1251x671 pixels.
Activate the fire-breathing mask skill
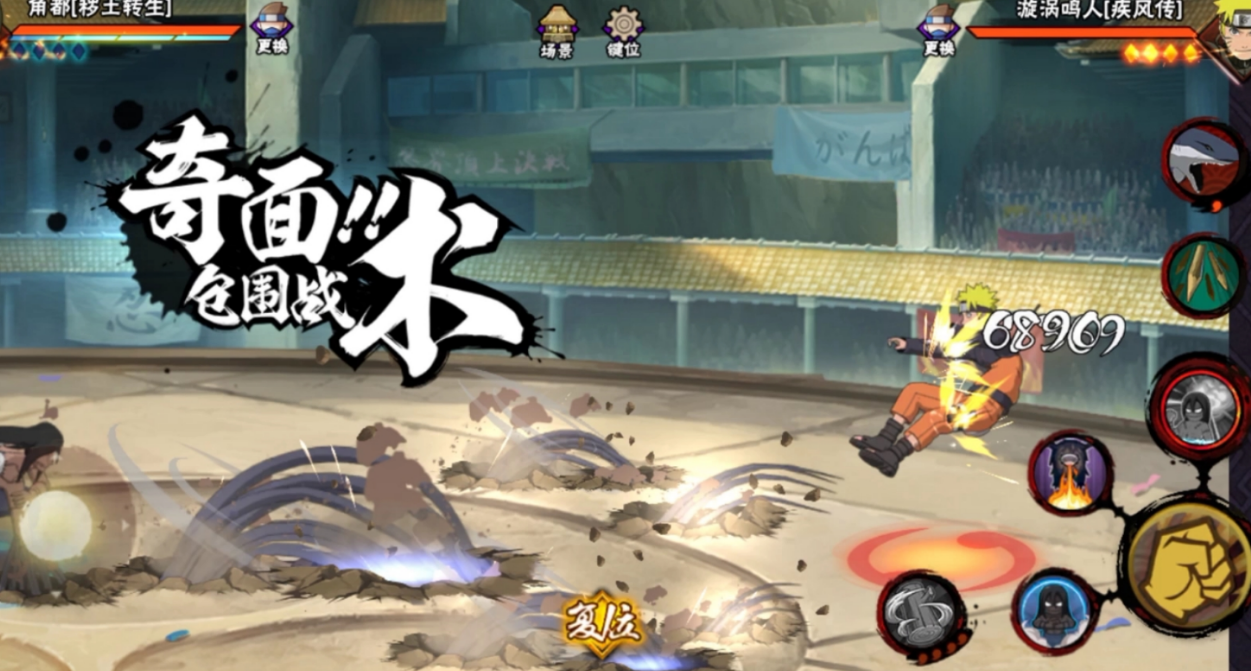coord(1071,473)
